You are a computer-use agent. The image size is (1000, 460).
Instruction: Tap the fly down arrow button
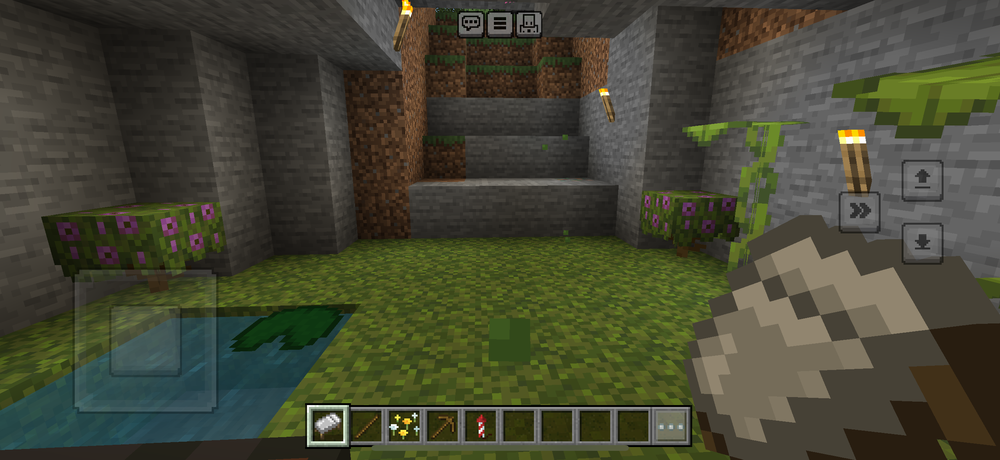click(x=922, y=243)
